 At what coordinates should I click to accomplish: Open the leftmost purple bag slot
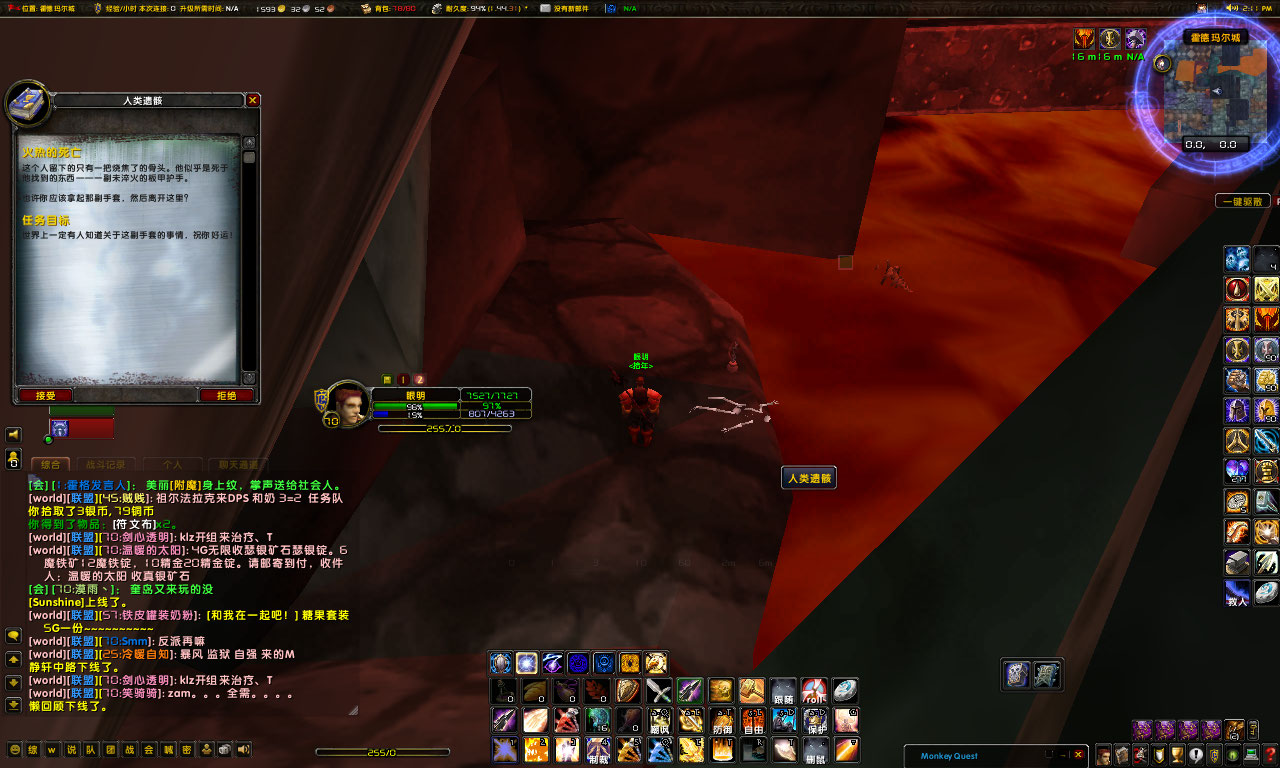1142,731
